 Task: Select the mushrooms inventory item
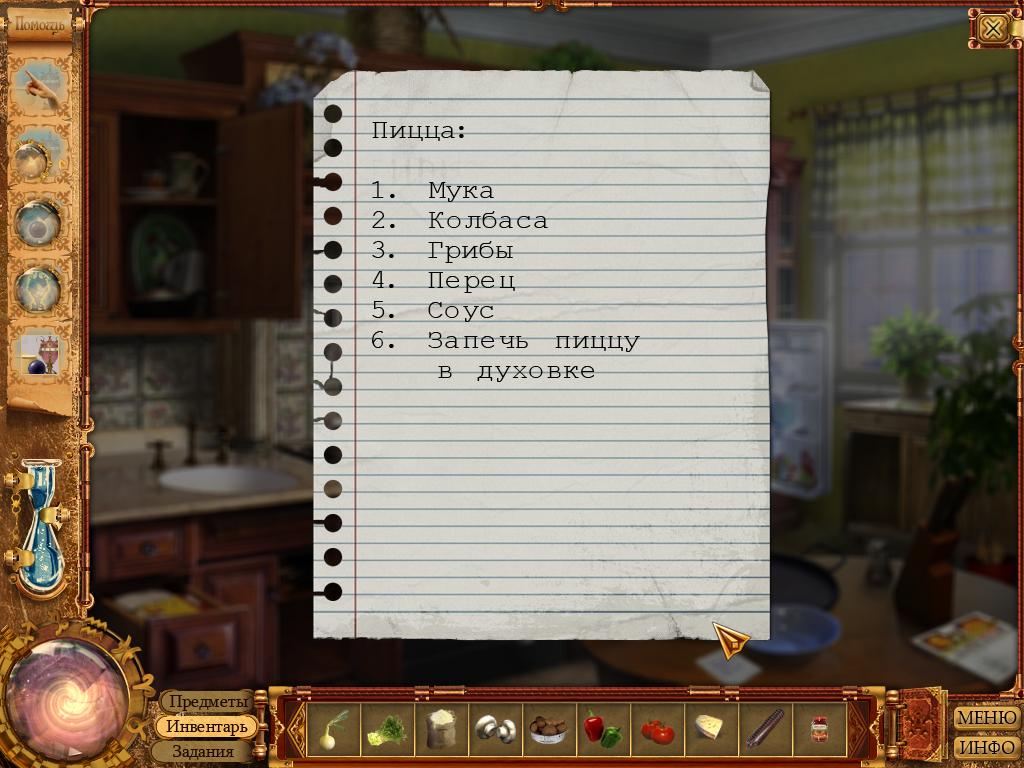click(494, 728)
